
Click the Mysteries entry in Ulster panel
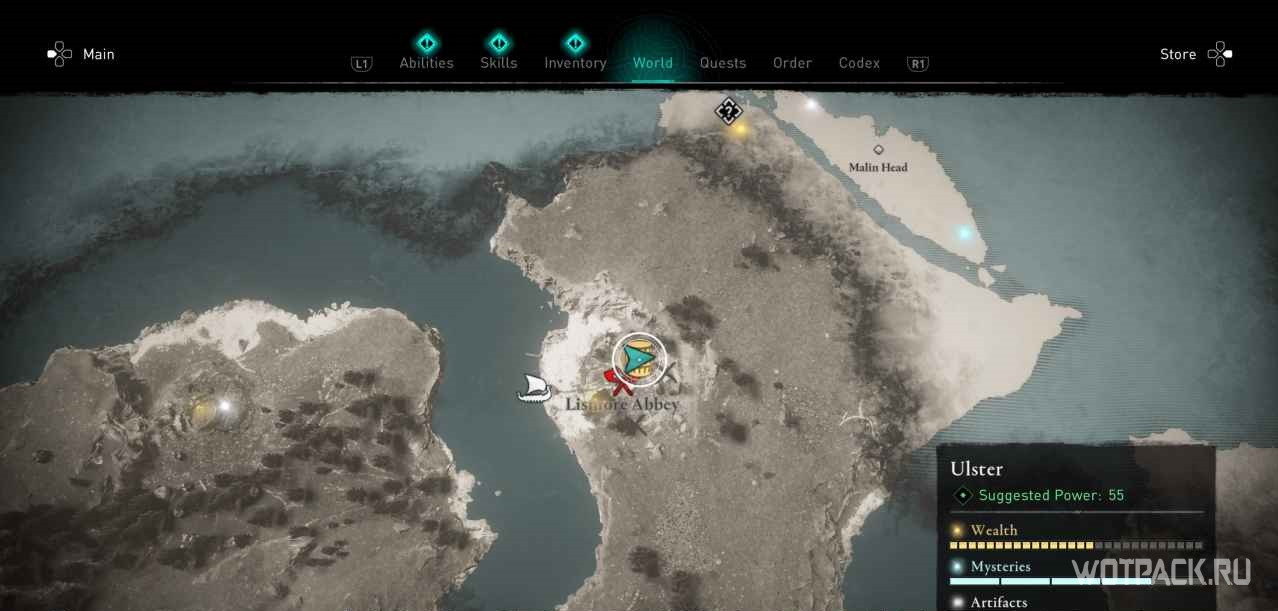pyautogui.click(x=1000, y=566)
